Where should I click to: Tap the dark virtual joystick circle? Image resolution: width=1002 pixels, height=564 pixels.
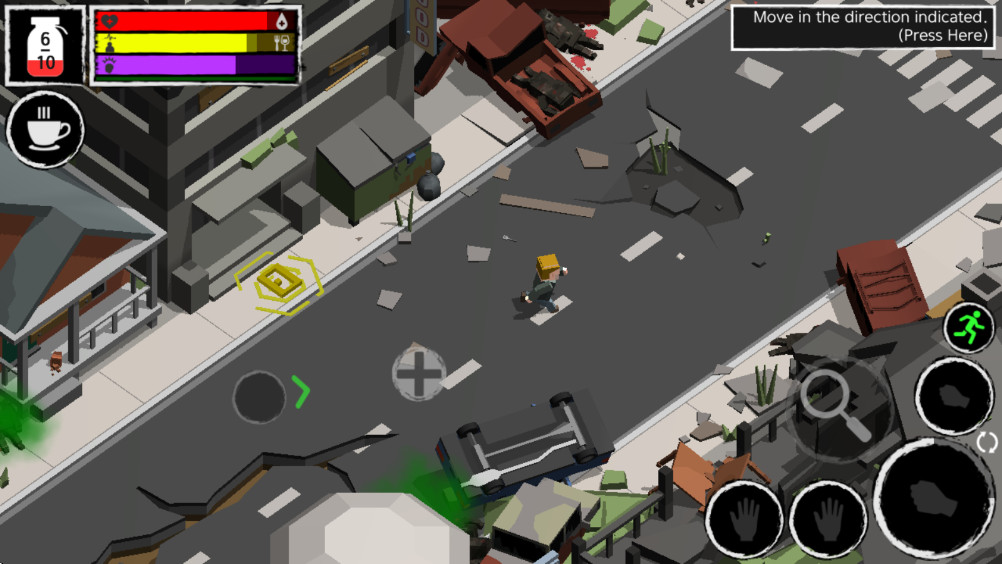(259, 397)
